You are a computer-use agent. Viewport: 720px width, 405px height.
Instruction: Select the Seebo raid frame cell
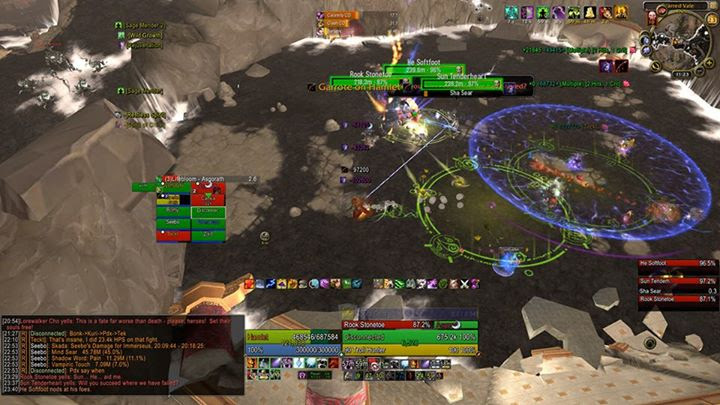pos(171,223)
